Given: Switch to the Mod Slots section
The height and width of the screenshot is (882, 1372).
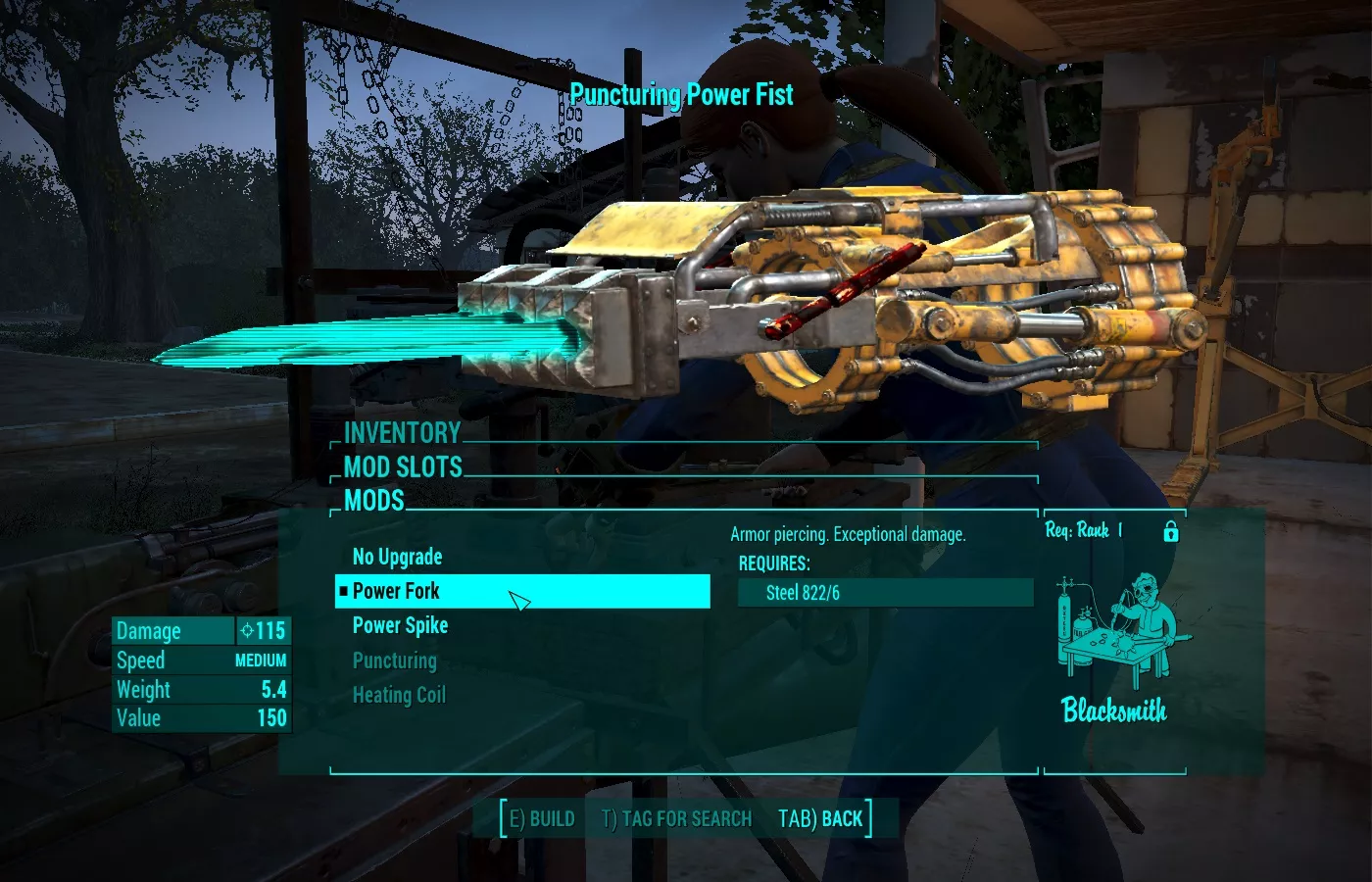Looking at the screenshot, I should click(403, 467).
